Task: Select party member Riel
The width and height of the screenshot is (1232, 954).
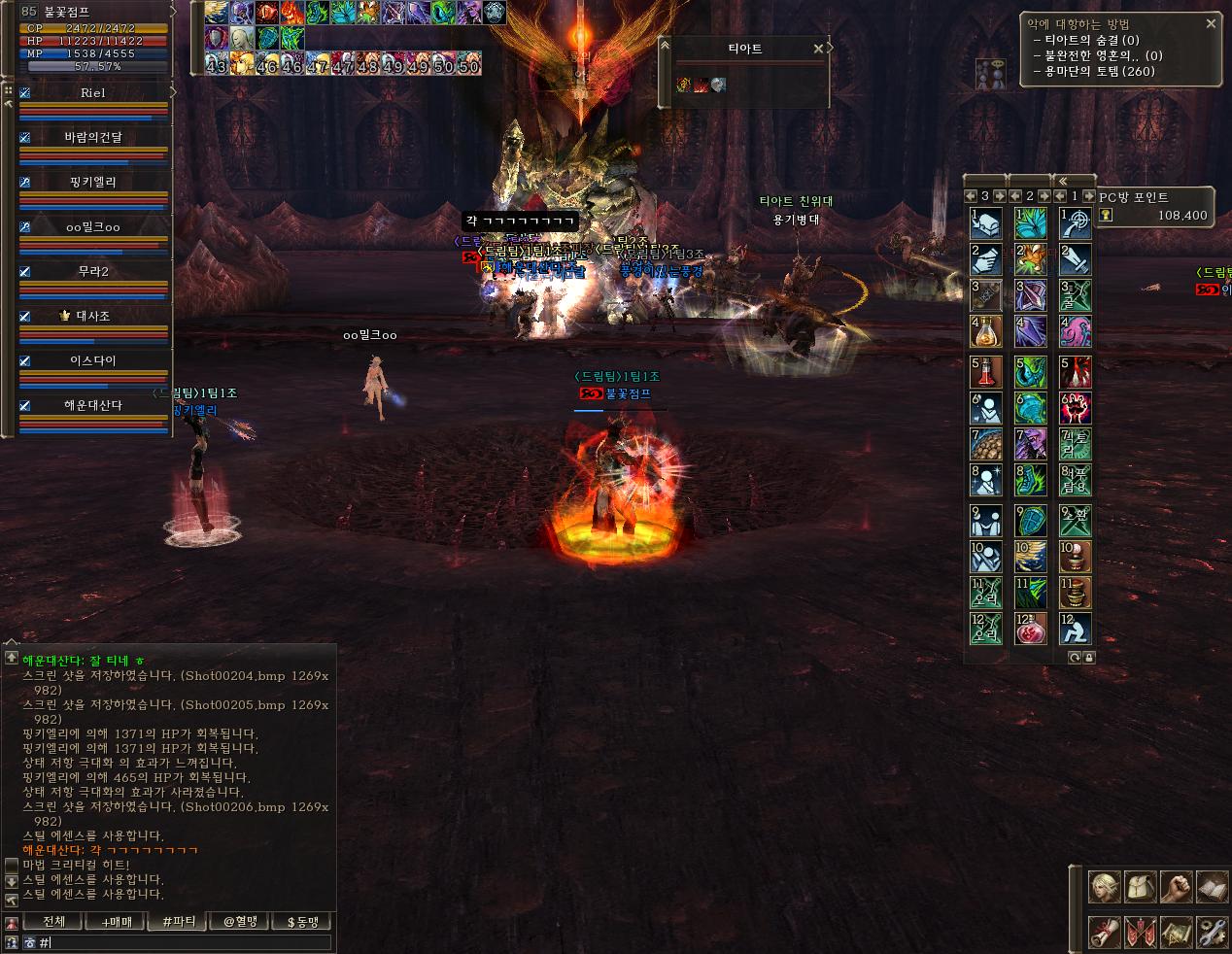Action: (x=93, y=93)
